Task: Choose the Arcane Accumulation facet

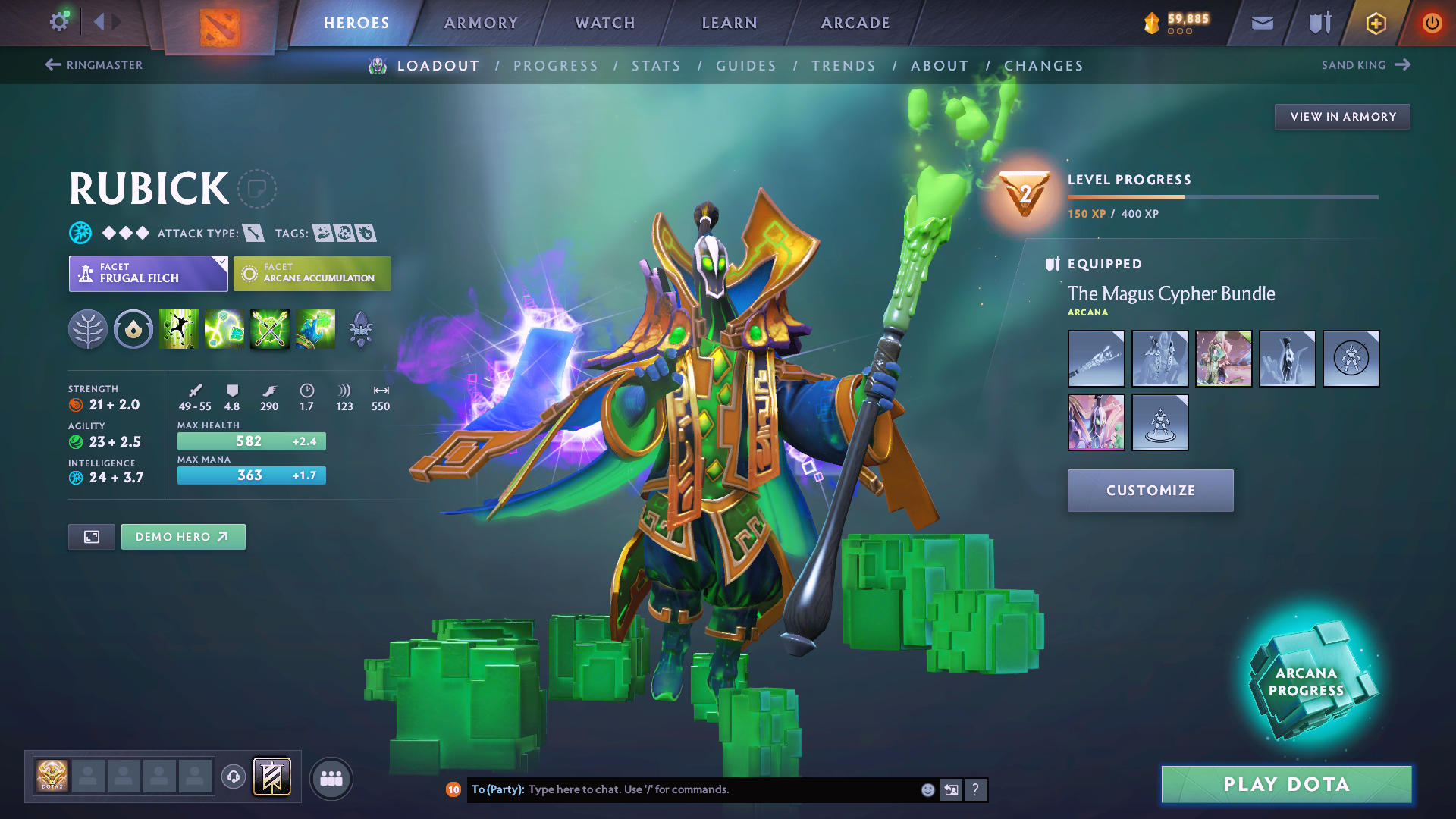Action: (312, 274)
